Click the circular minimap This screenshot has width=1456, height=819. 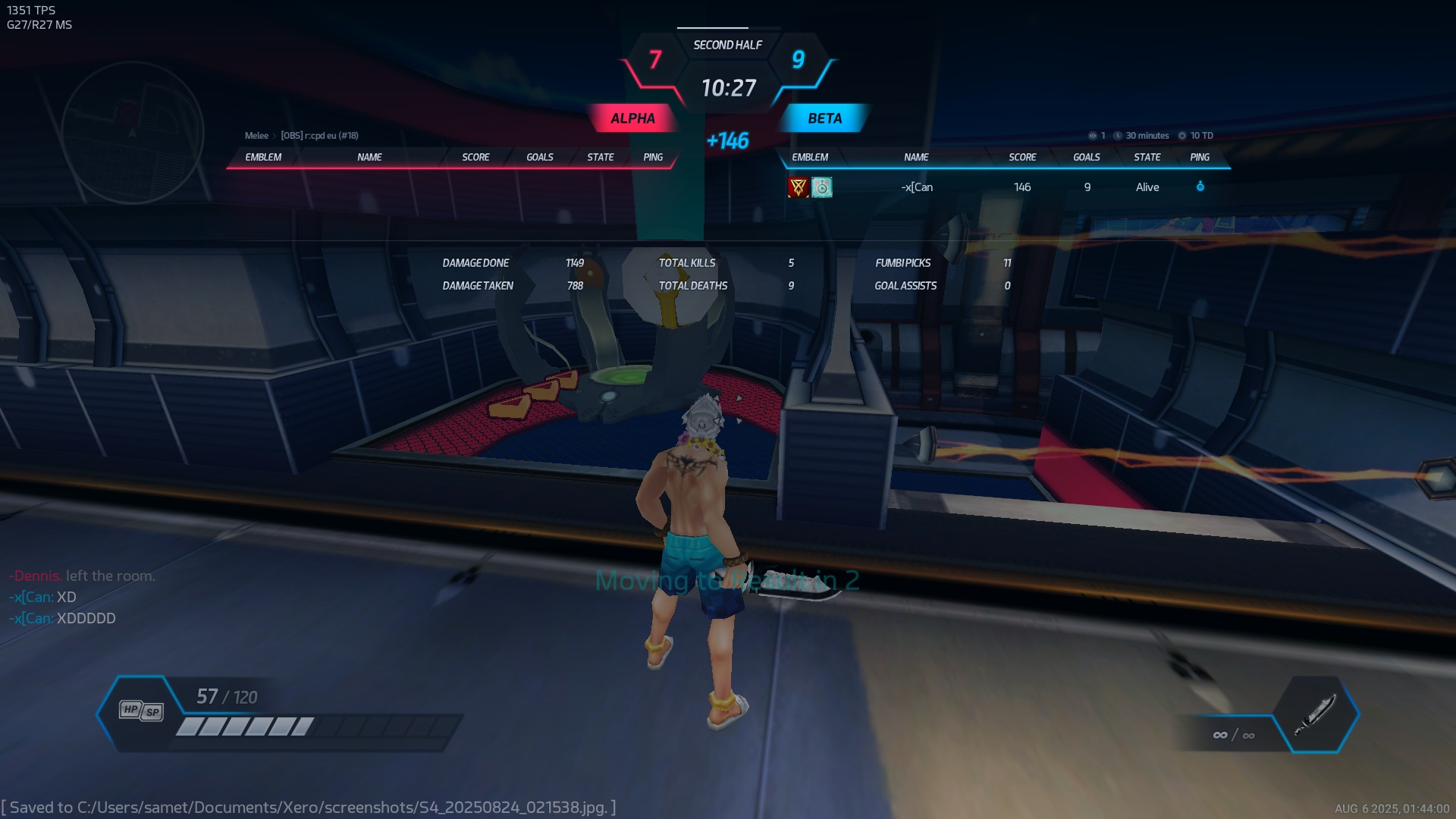pos(133,133)
